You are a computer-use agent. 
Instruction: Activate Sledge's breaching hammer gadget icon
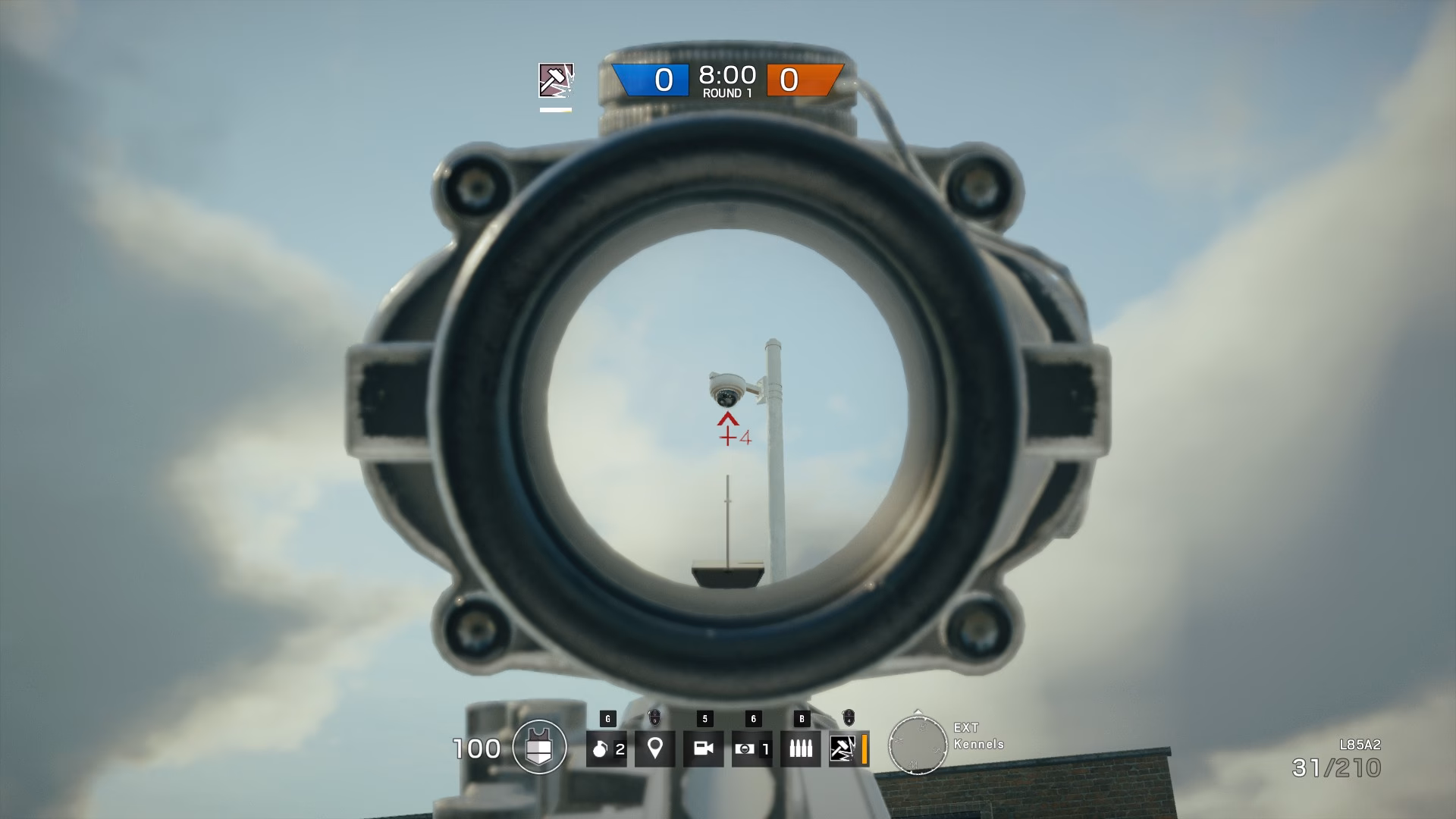point(842,749)
